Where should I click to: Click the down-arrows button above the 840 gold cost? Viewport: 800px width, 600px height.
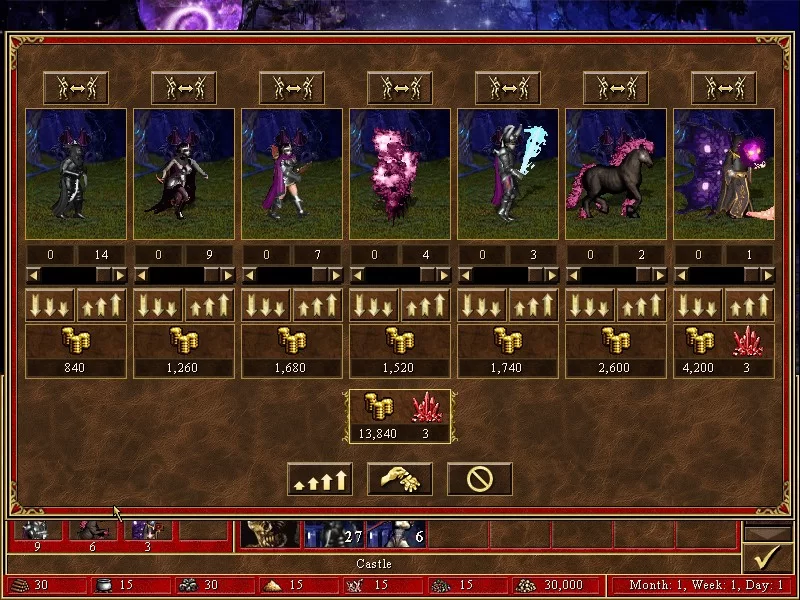50,305
